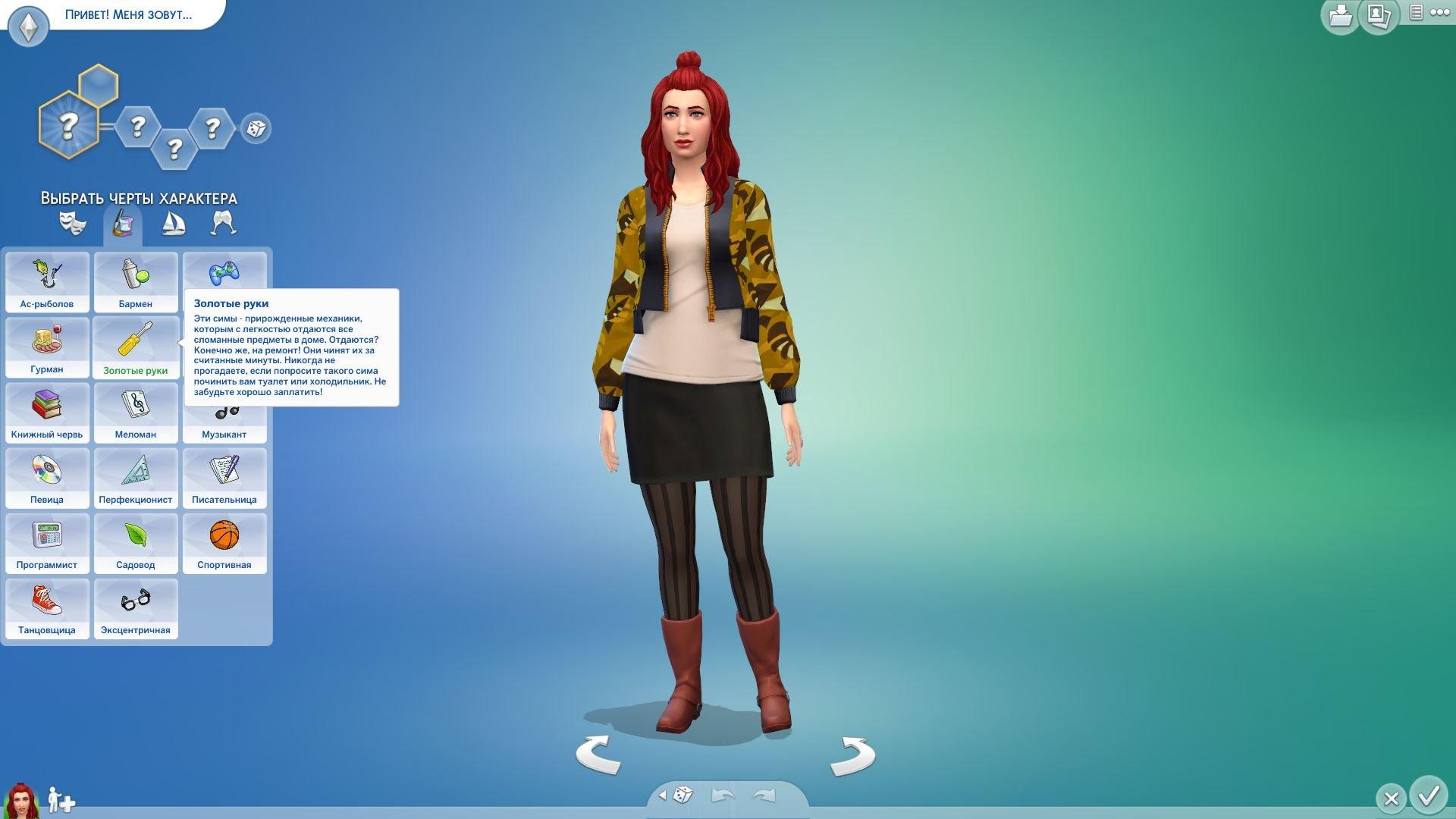
Task: Select the Золотые руки trait
Action: click(136, 347)
